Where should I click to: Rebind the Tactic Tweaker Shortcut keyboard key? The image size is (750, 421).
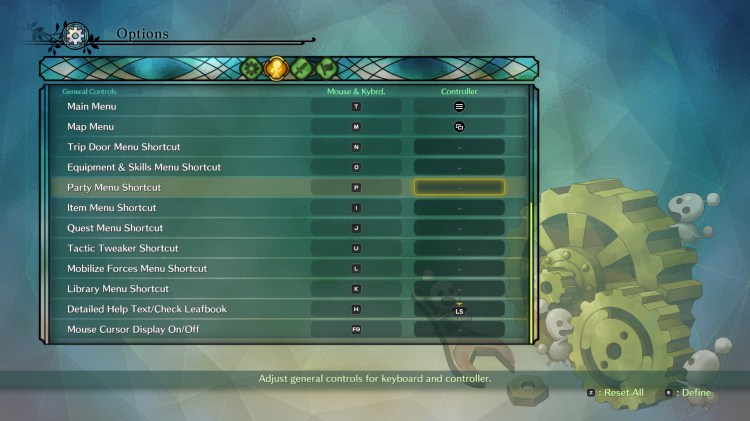point(356,248)
